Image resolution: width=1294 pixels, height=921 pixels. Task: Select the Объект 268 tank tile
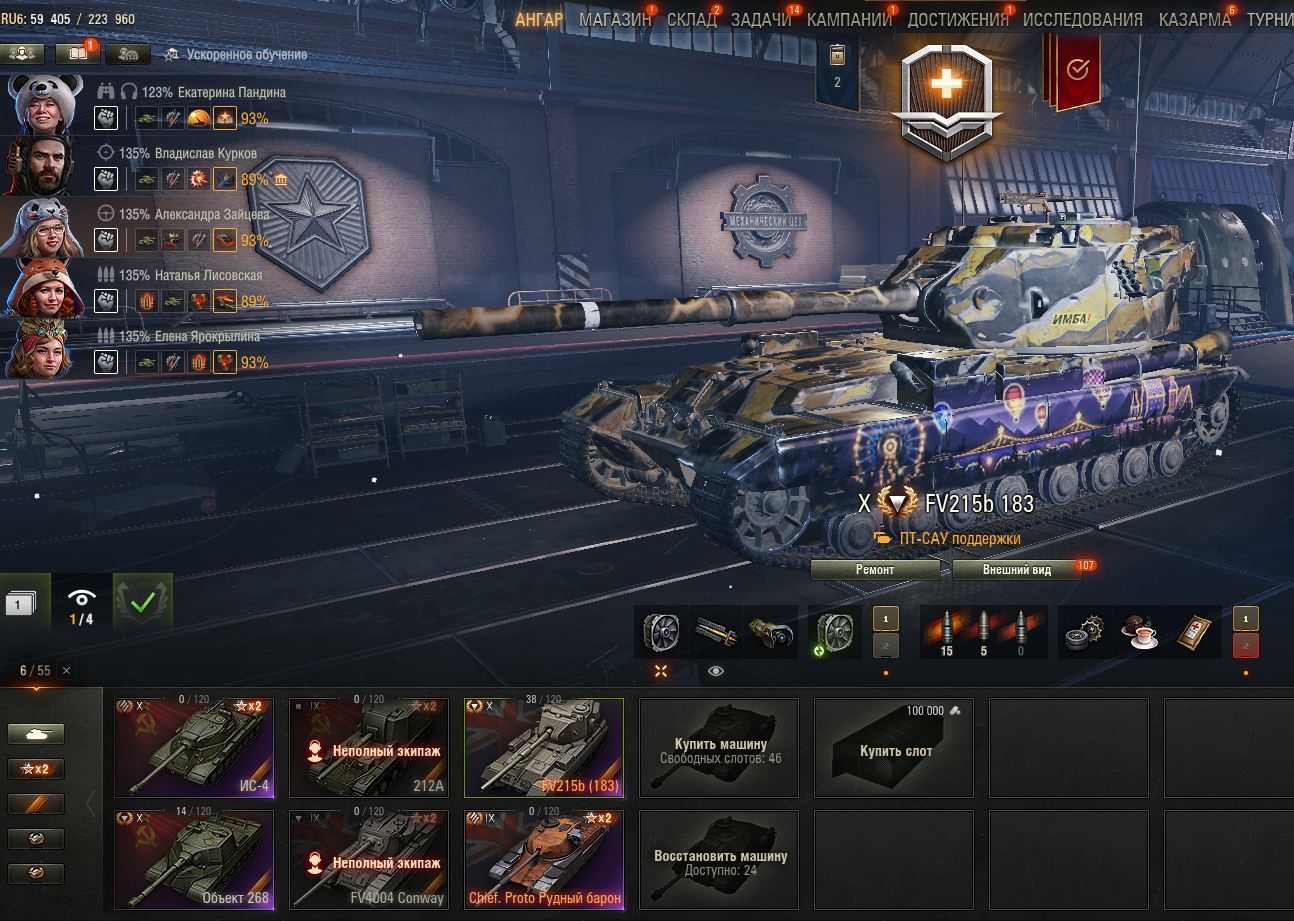point(194,859)
